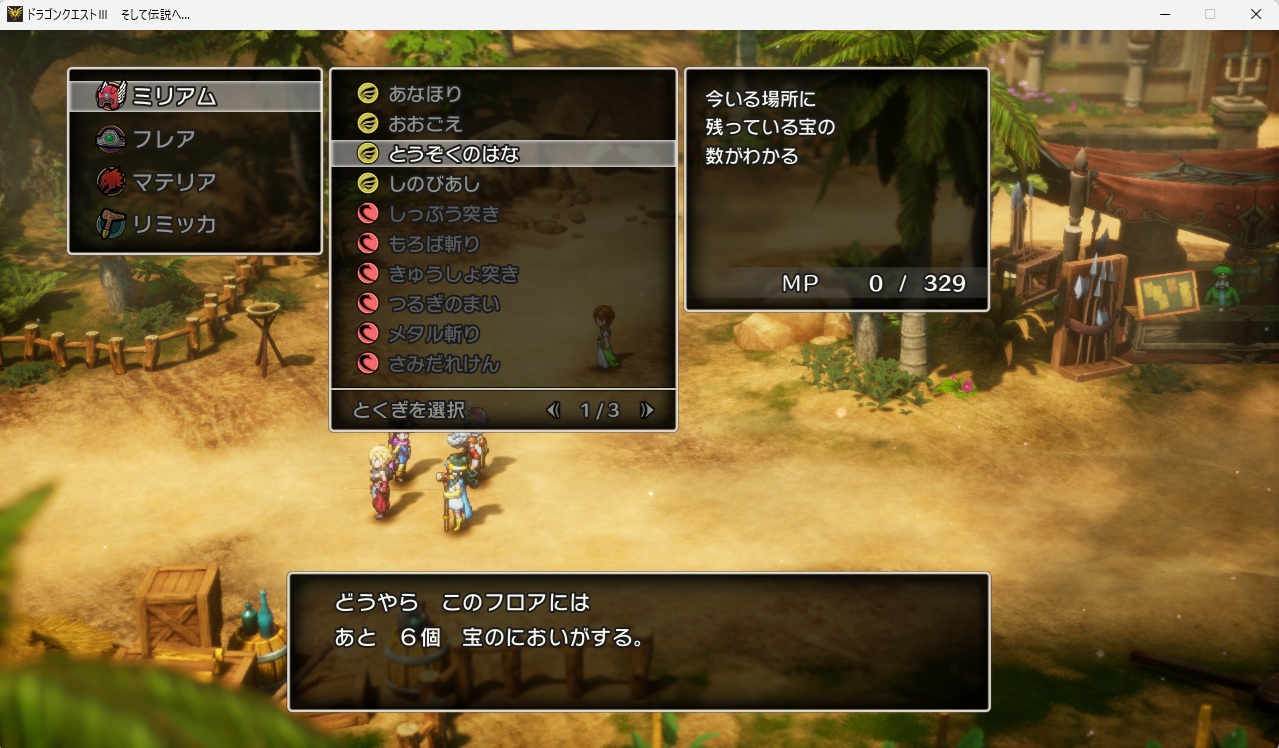The width and height of the screenshot is (1279, 748).
Task: Choose the さみだれけん skill
Action: pyautogui.click(x=444, y=364)
